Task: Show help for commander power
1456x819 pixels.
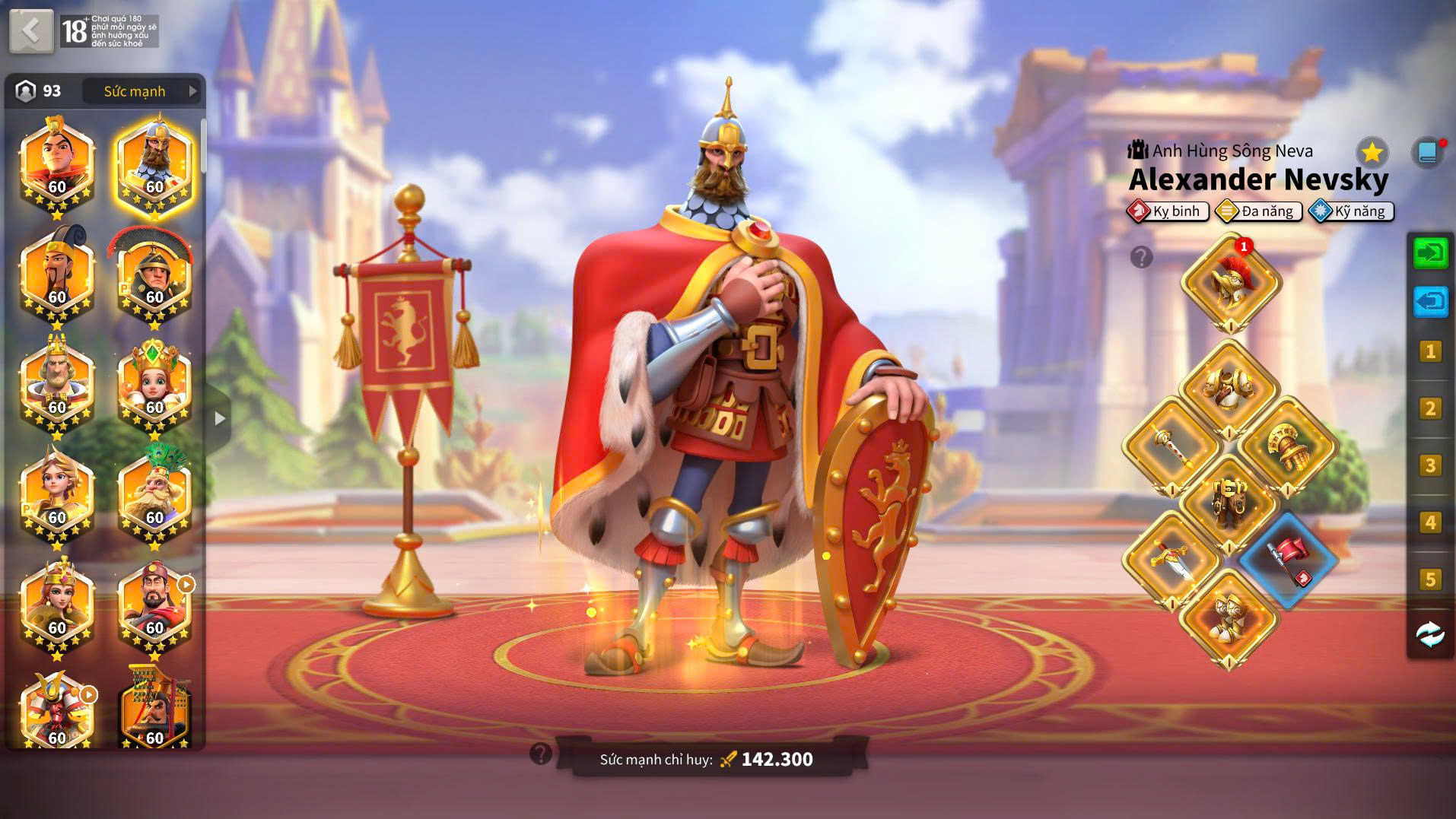Action: tap(541, 754)
